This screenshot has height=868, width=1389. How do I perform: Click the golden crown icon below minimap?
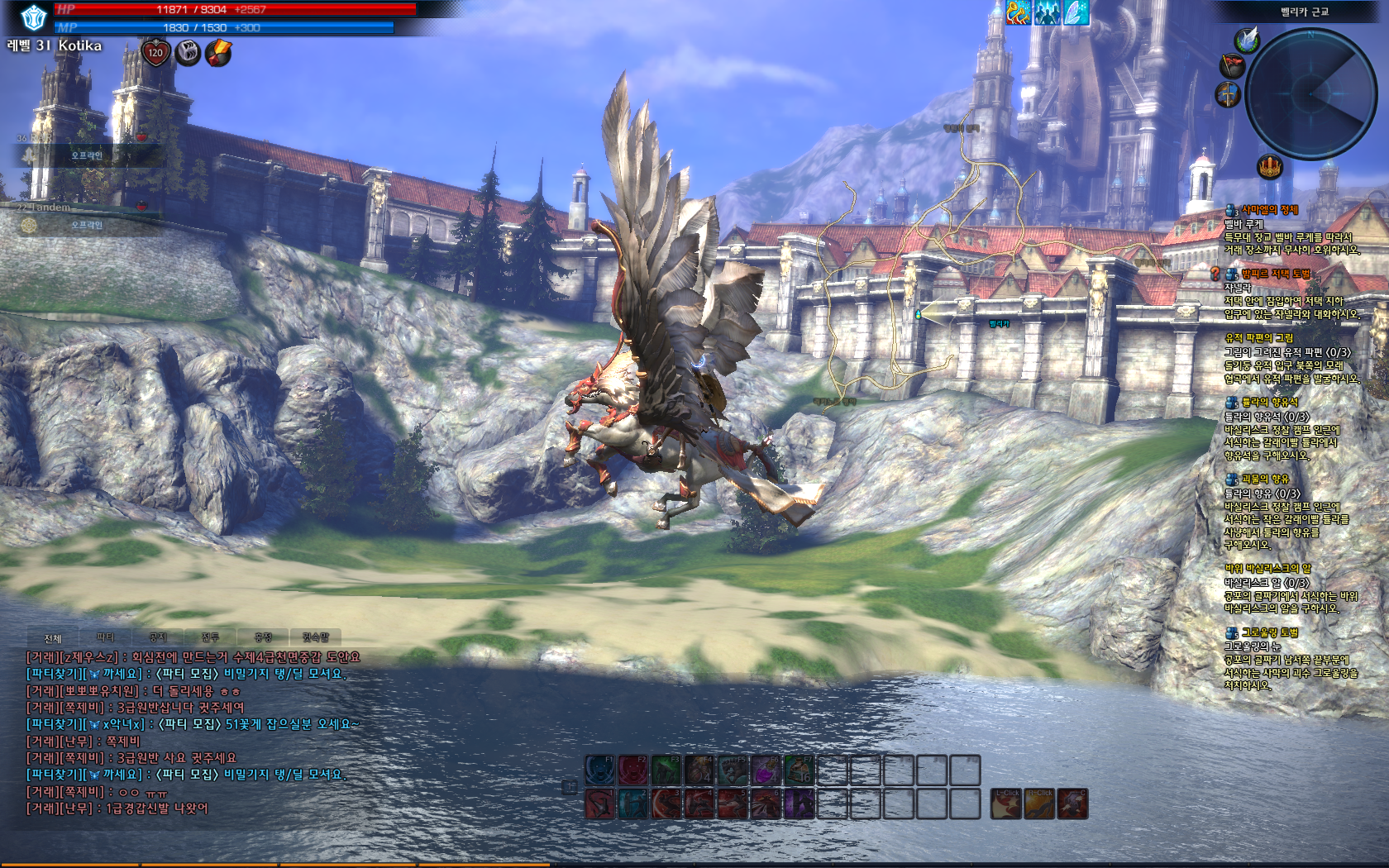coord(1269,167)
